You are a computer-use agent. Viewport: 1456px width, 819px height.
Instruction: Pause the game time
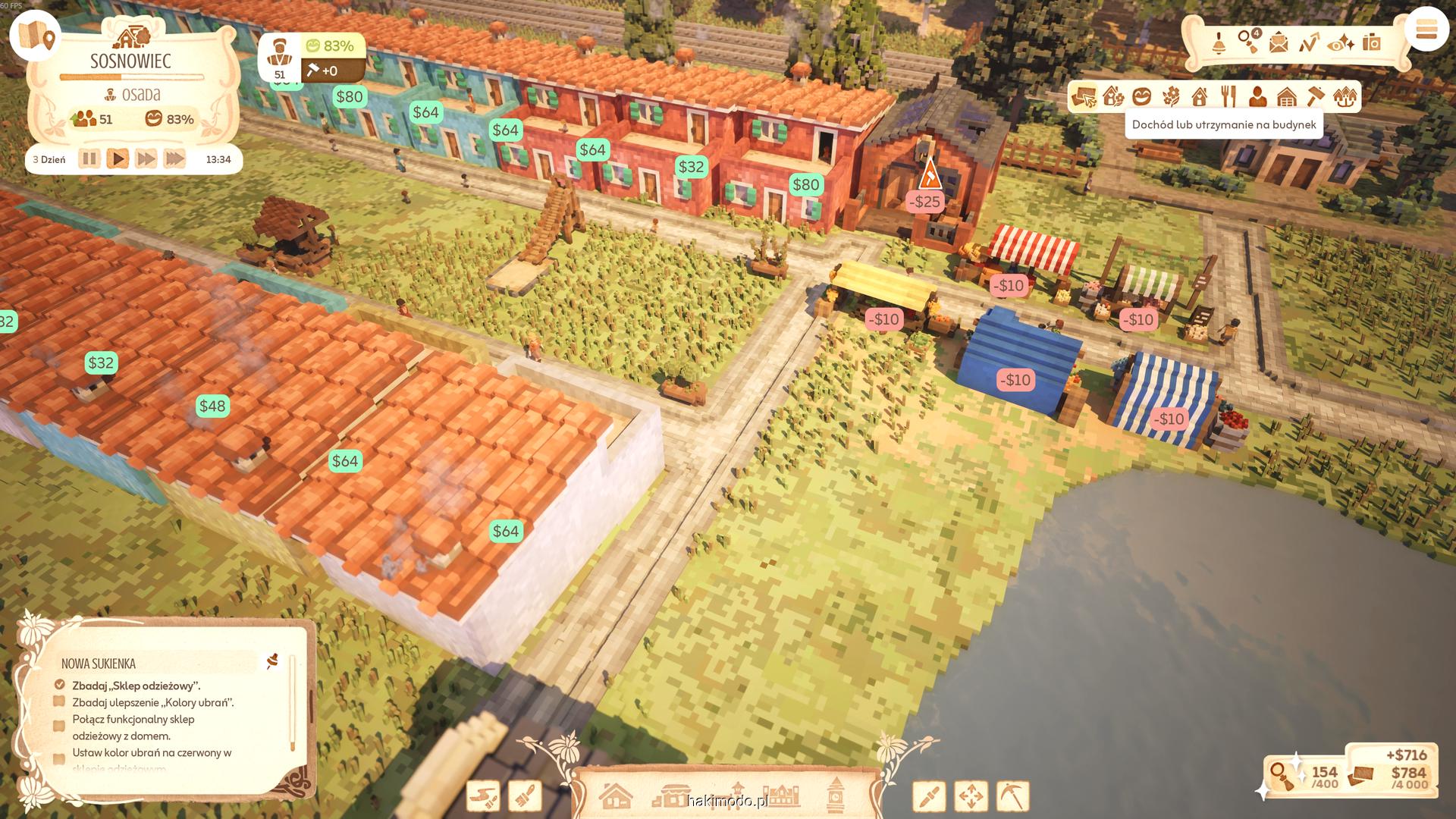[x=89, y=159]
